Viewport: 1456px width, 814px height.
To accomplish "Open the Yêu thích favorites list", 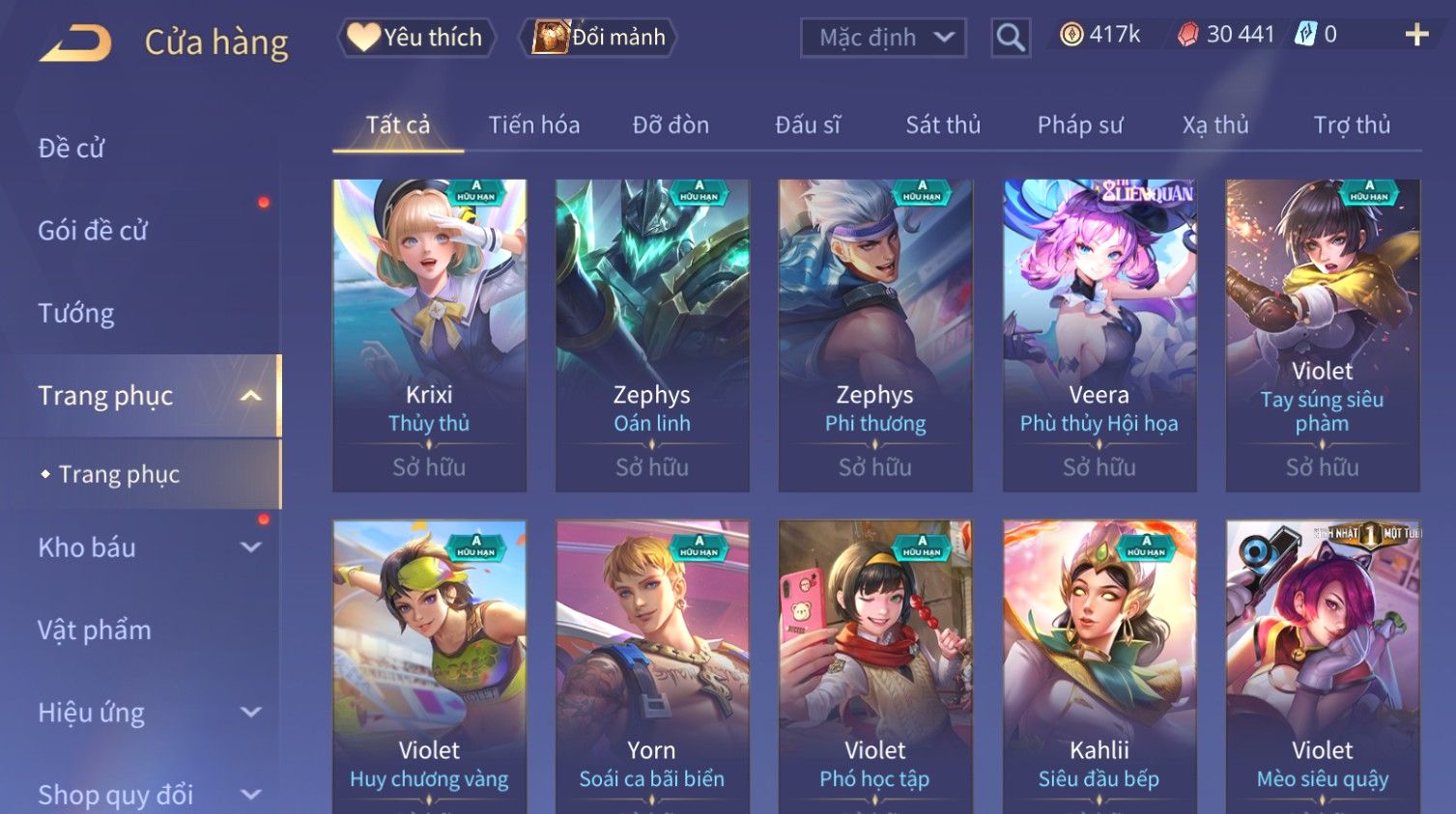I will click(x=416, y=38).
